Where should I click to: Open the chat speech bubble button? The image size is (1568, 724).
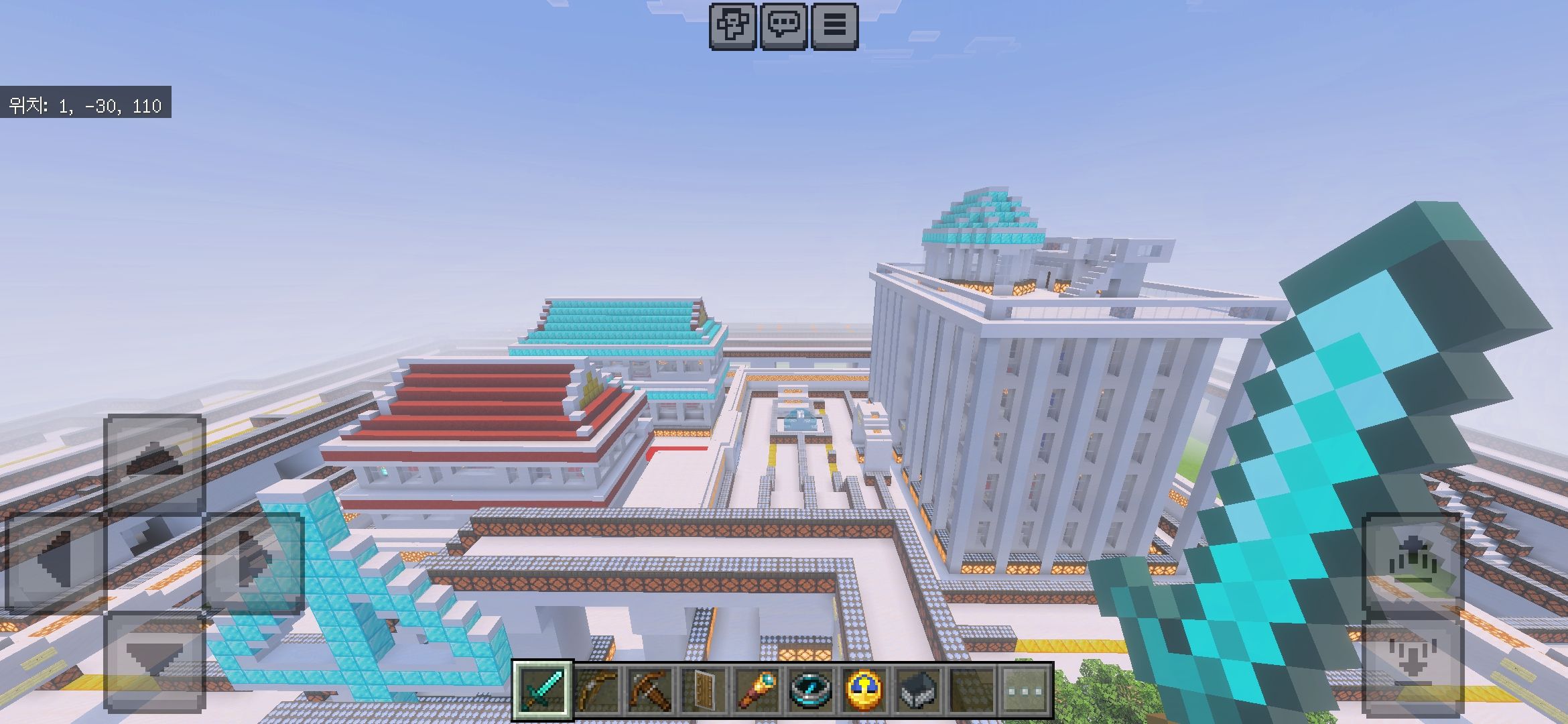(x=783, y=26)
